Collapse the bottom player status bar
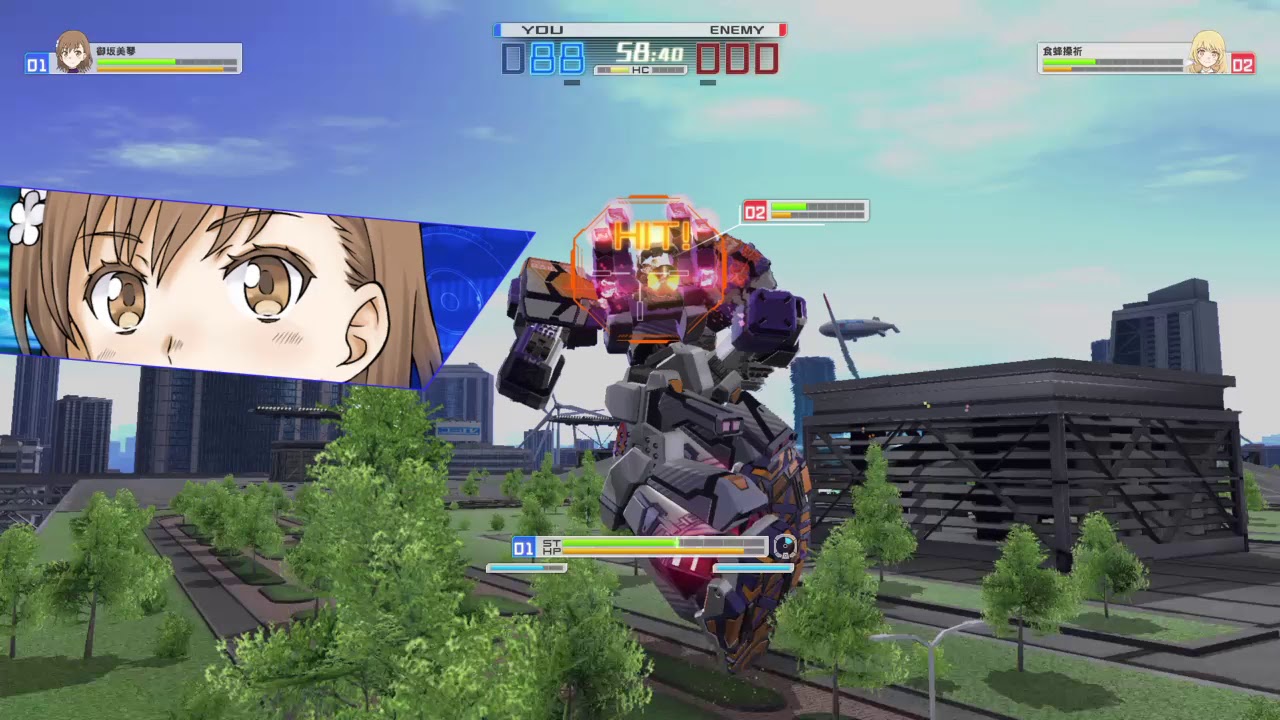This screenshot has width=1280, height=720. [x=640, y=548]
